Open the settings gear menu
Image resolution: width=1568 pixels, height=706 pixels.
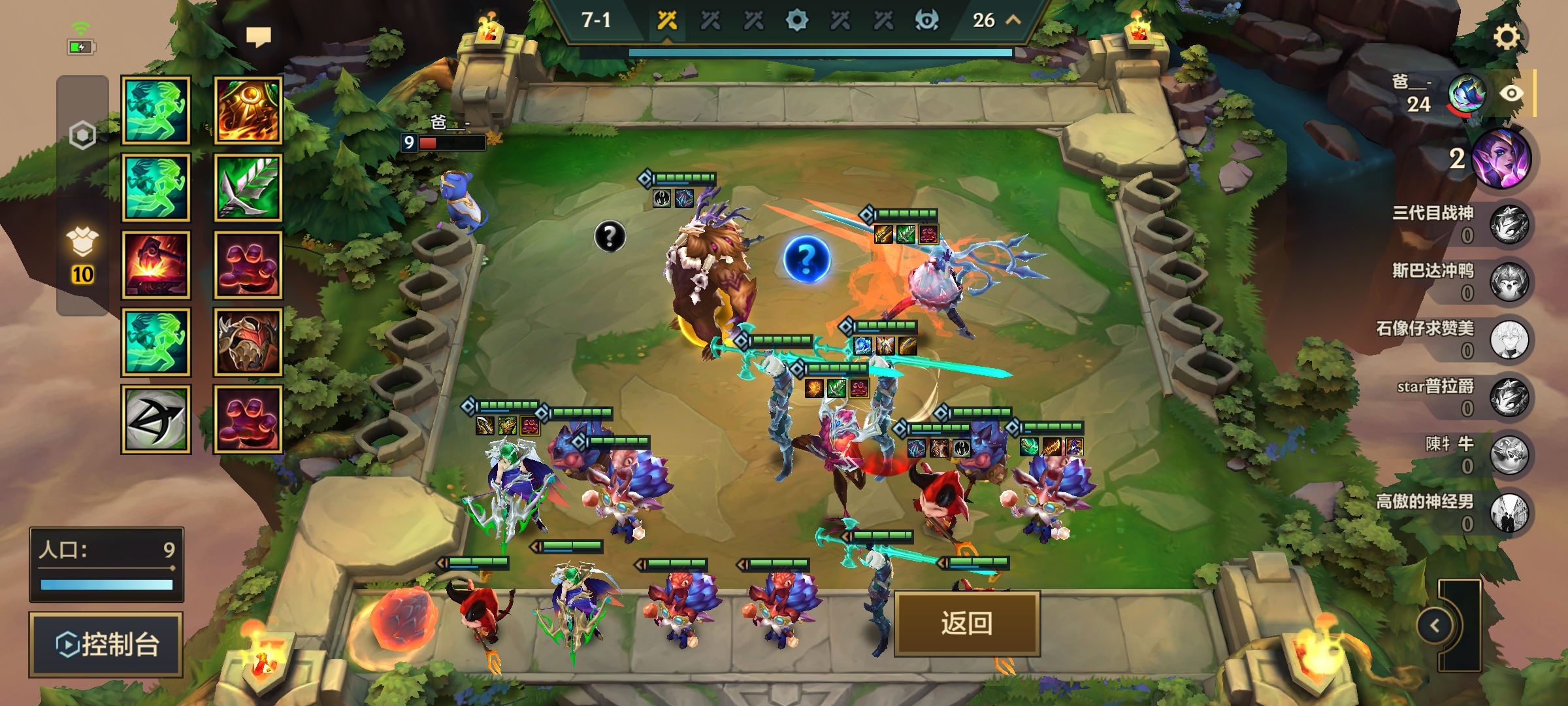[x=1507, y=37]
